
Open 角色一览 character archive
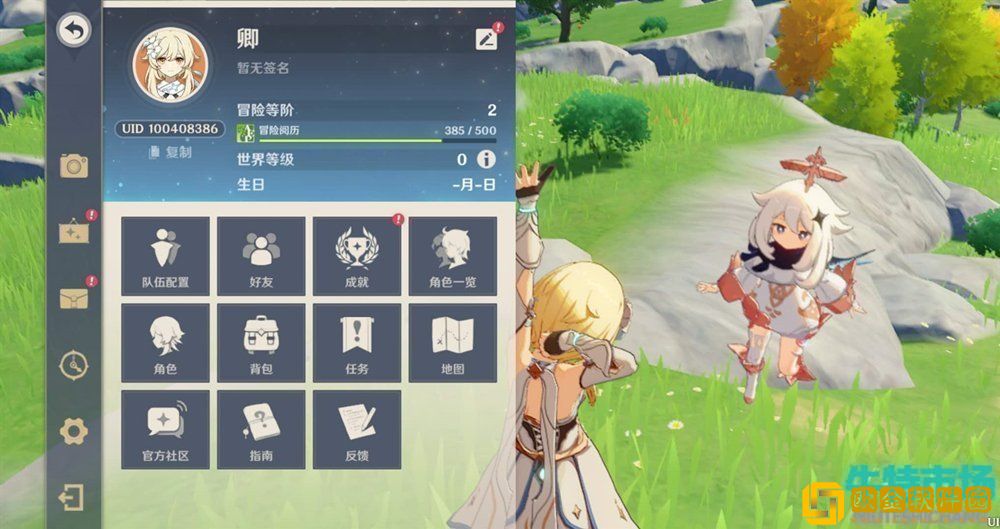pos(452,256)
